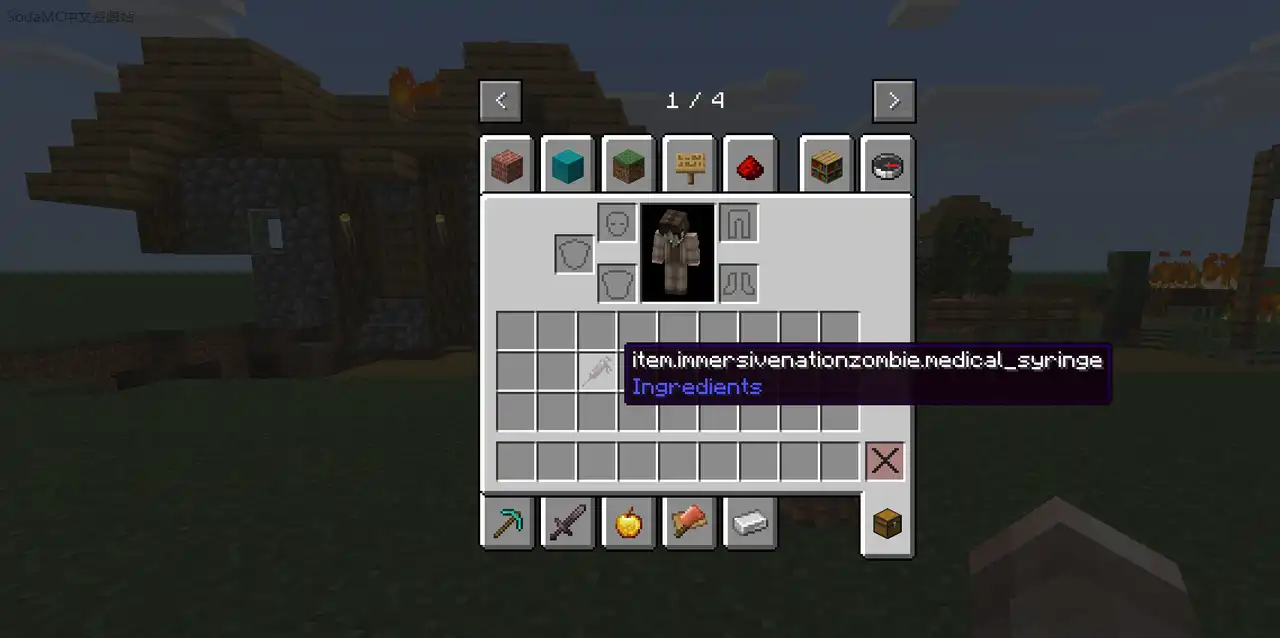The image size is (1280, 638).
Task: Open the compass Search Items tab
Action: coord(887,165)
